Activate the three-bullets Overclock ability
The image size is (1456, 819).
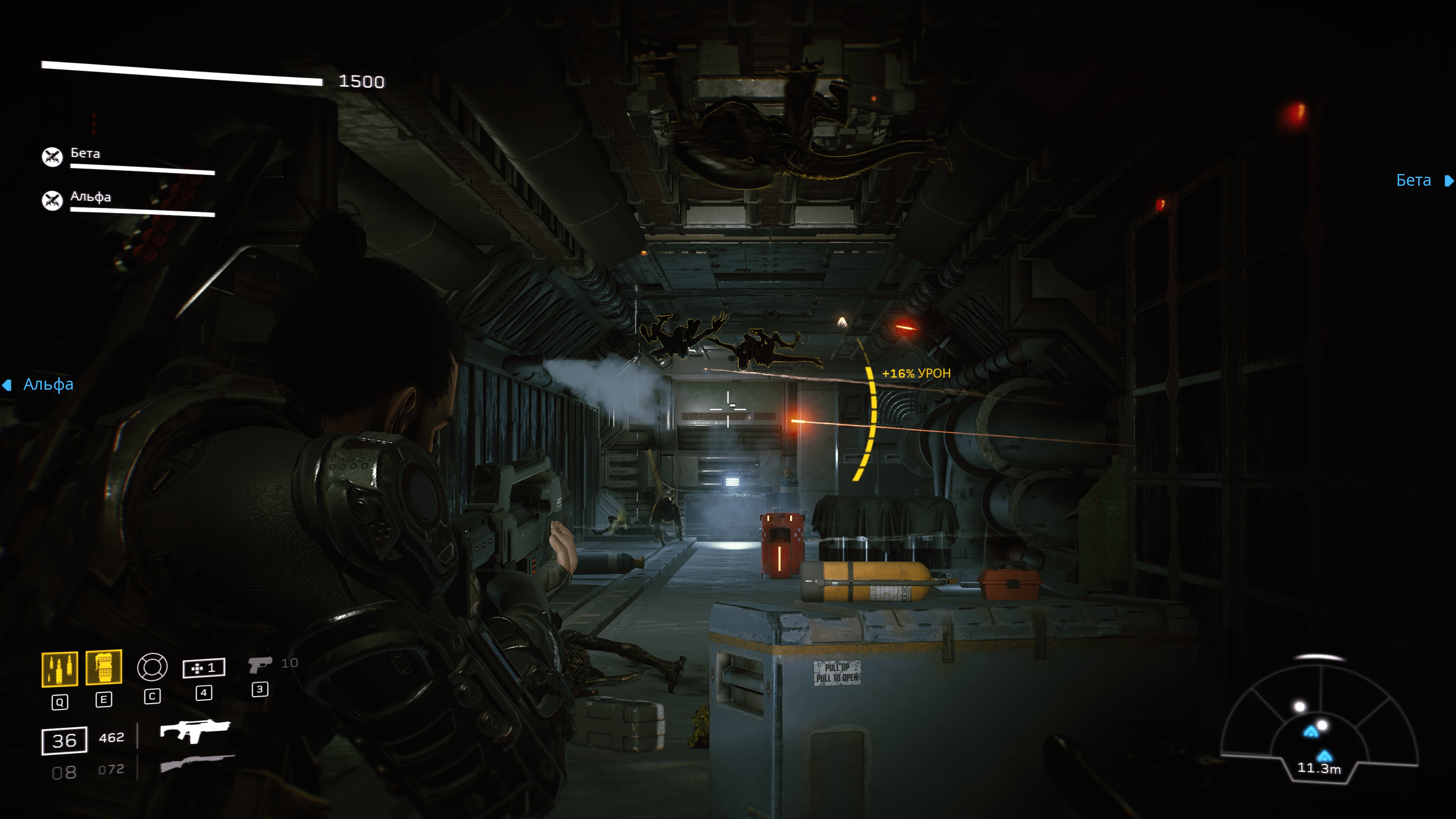60,668
